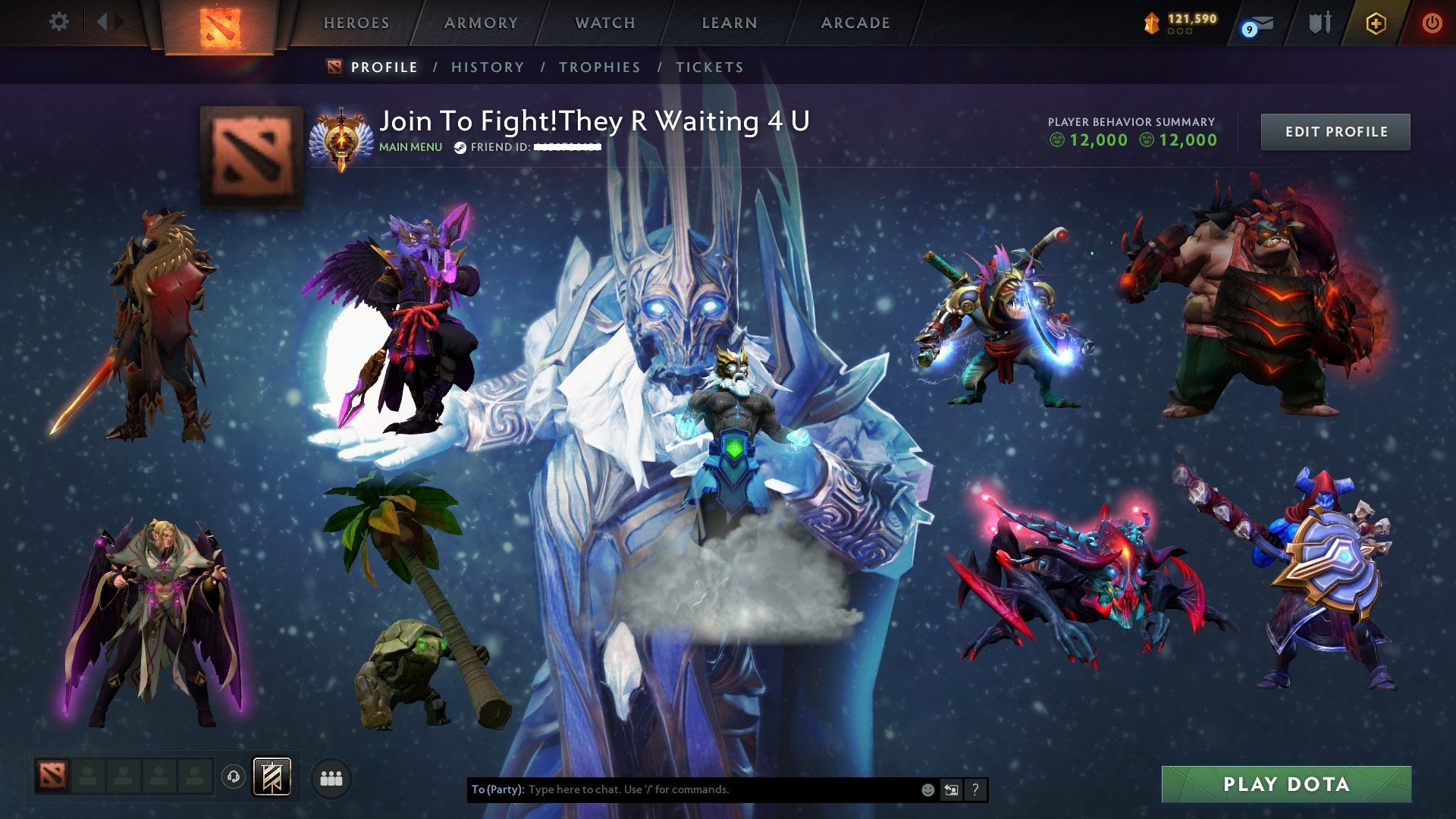Viewport: 1456px width, 819px height.
Task: Select the armory shield-and-sword icon
Action: click(x=1320, y=23)
